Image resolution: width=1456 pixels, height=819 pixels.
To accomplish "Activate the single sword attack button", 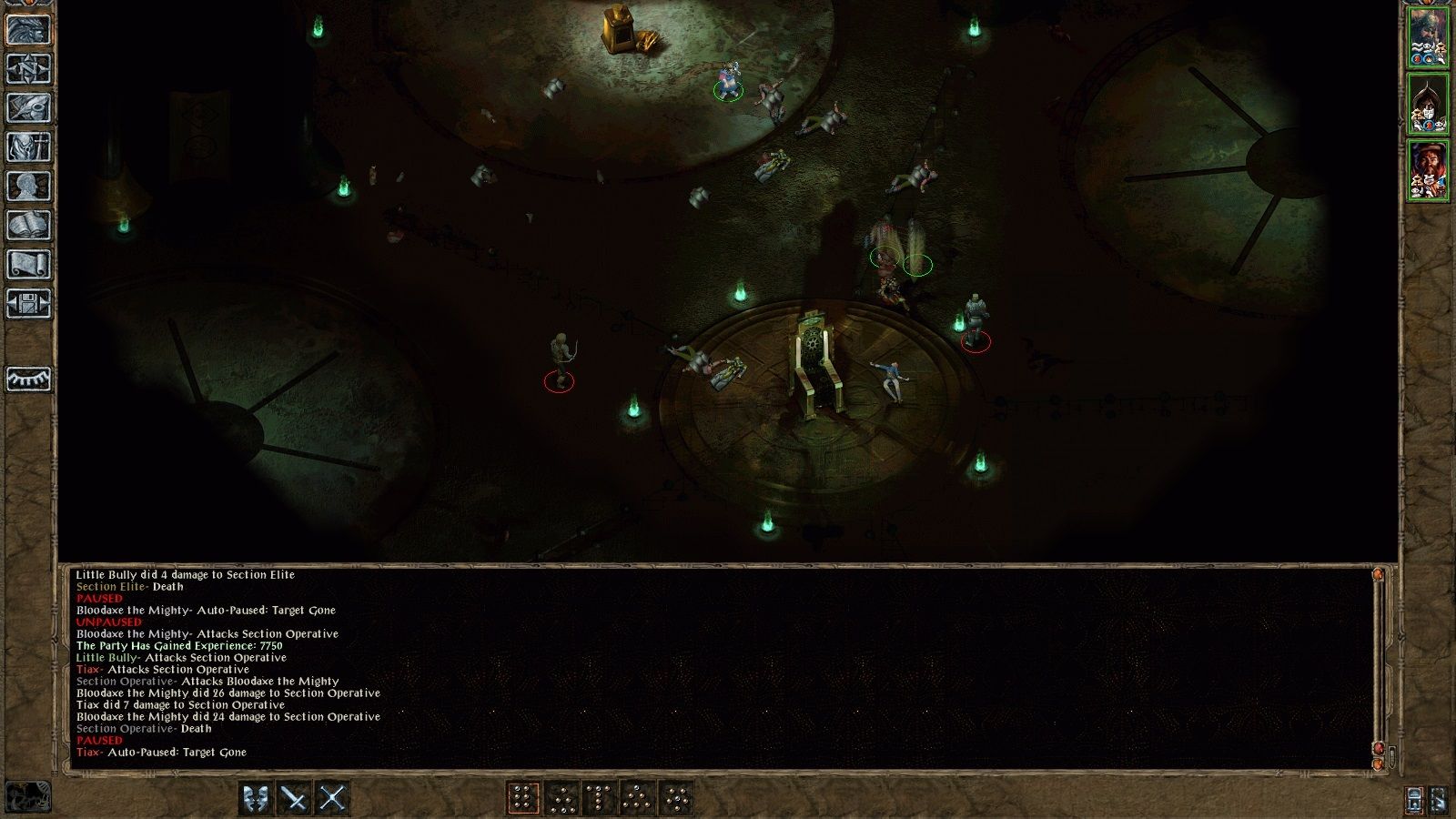I will coord(294,799).
